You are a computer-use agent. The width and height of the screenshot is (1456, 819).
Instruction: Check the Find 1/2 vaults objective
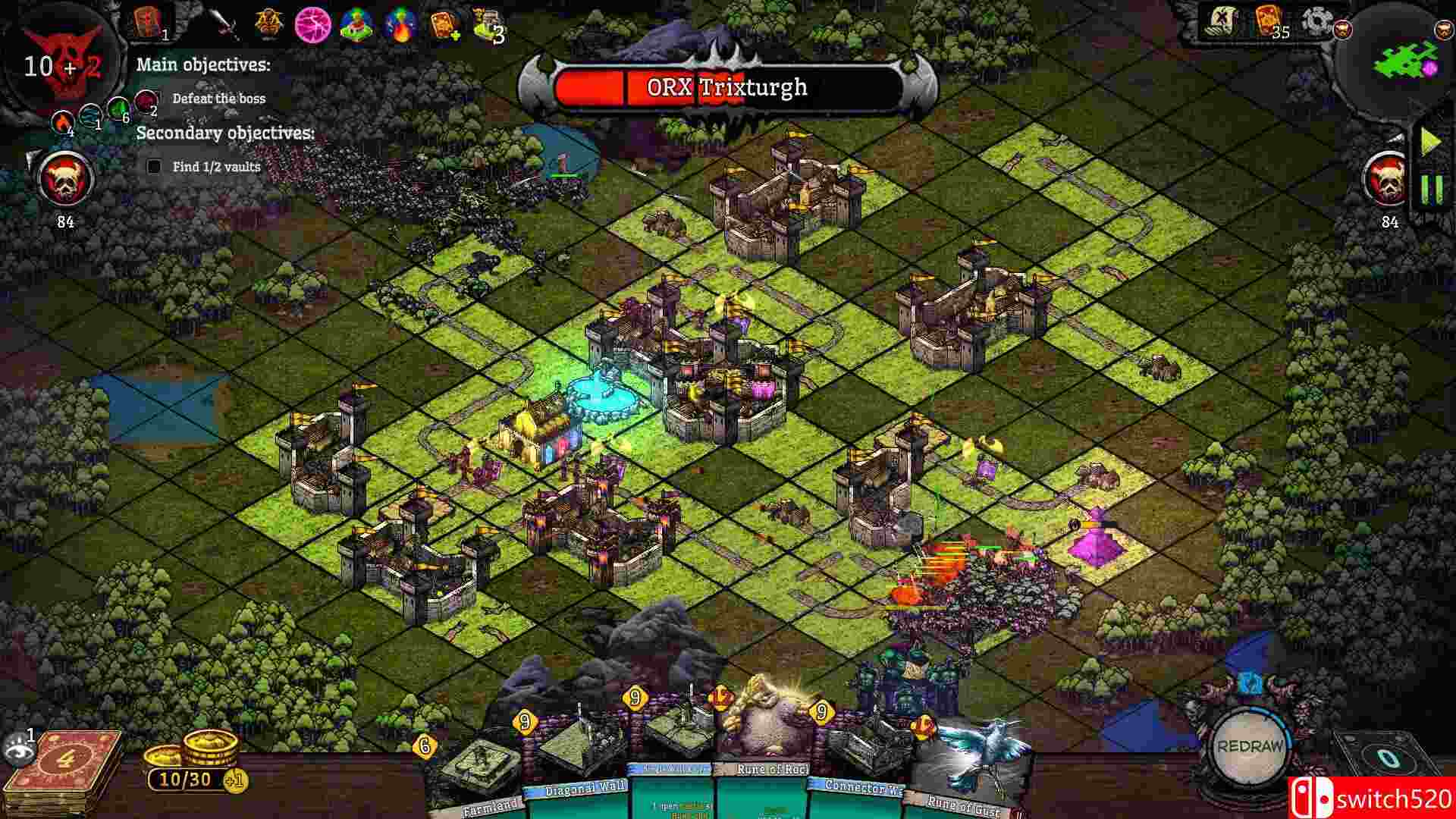click(155, 165)
